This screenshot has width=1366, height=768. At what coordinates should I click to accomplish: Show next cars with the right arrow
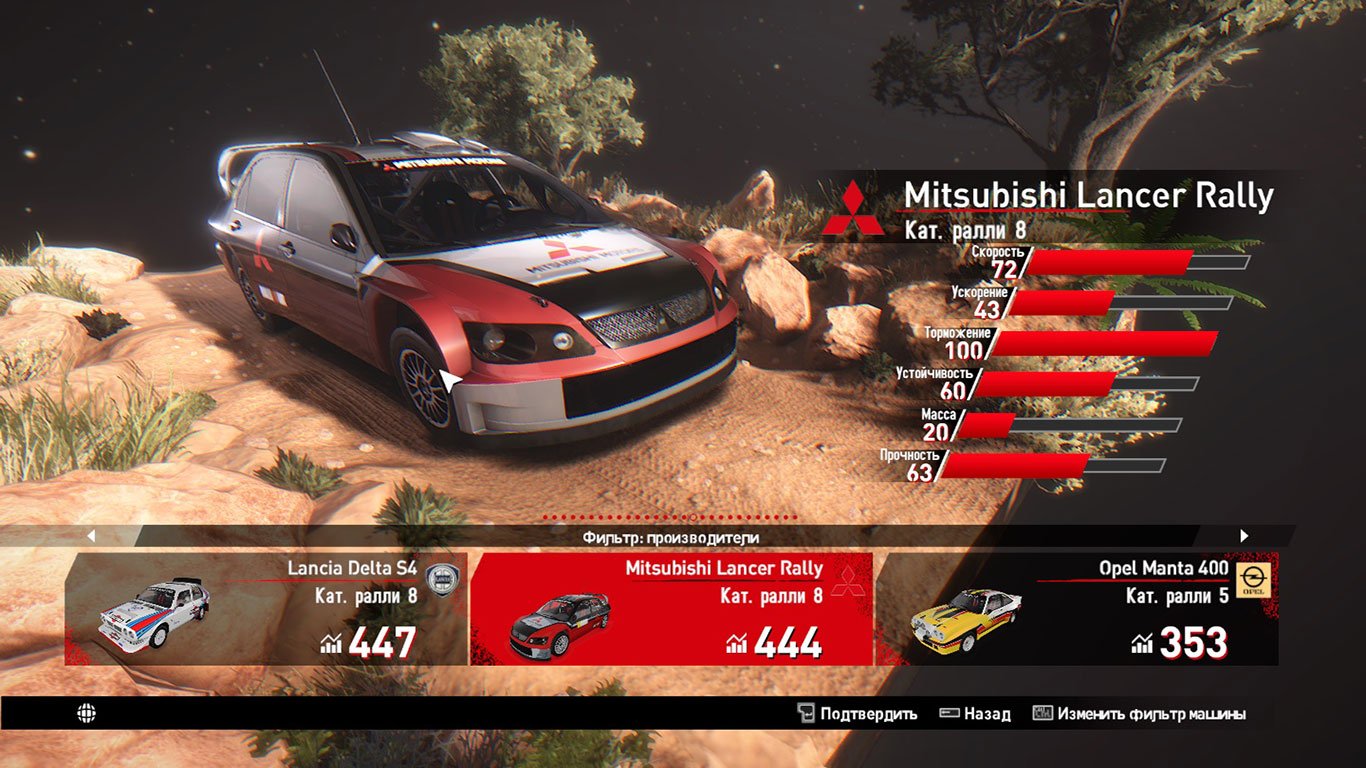[x=1244, y=536]
